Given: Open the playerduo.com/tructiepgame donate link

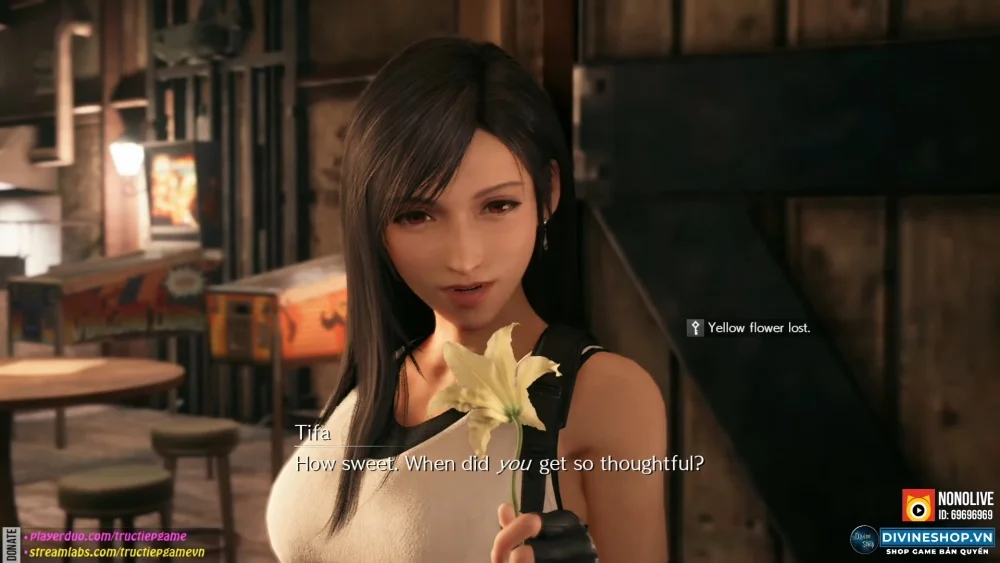Looking at the screenshot, I should 101,537.
